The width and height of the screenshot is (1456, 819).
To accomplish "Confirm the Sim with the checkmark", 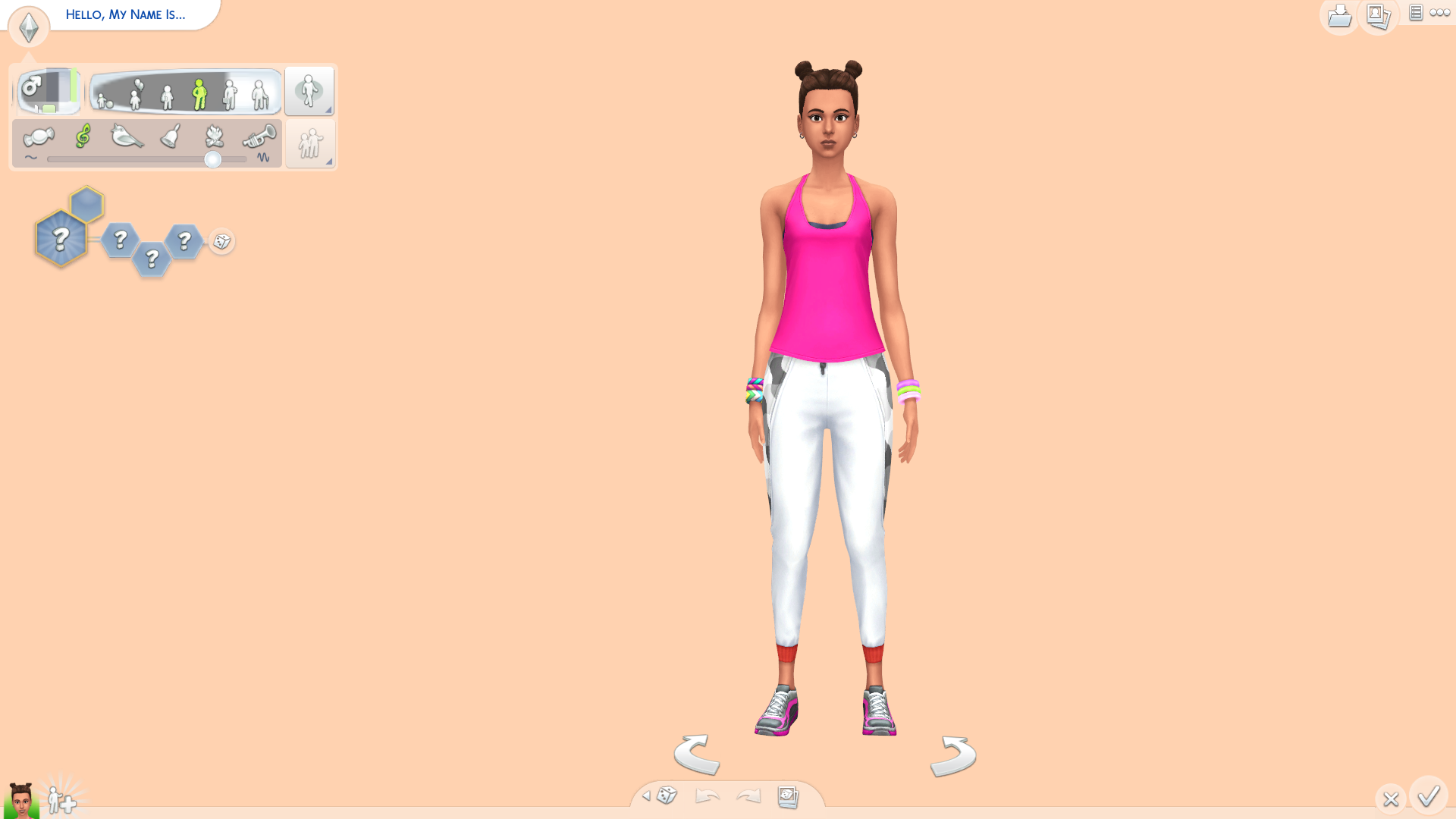I will pyautogui.click(x=1429, y=797).
